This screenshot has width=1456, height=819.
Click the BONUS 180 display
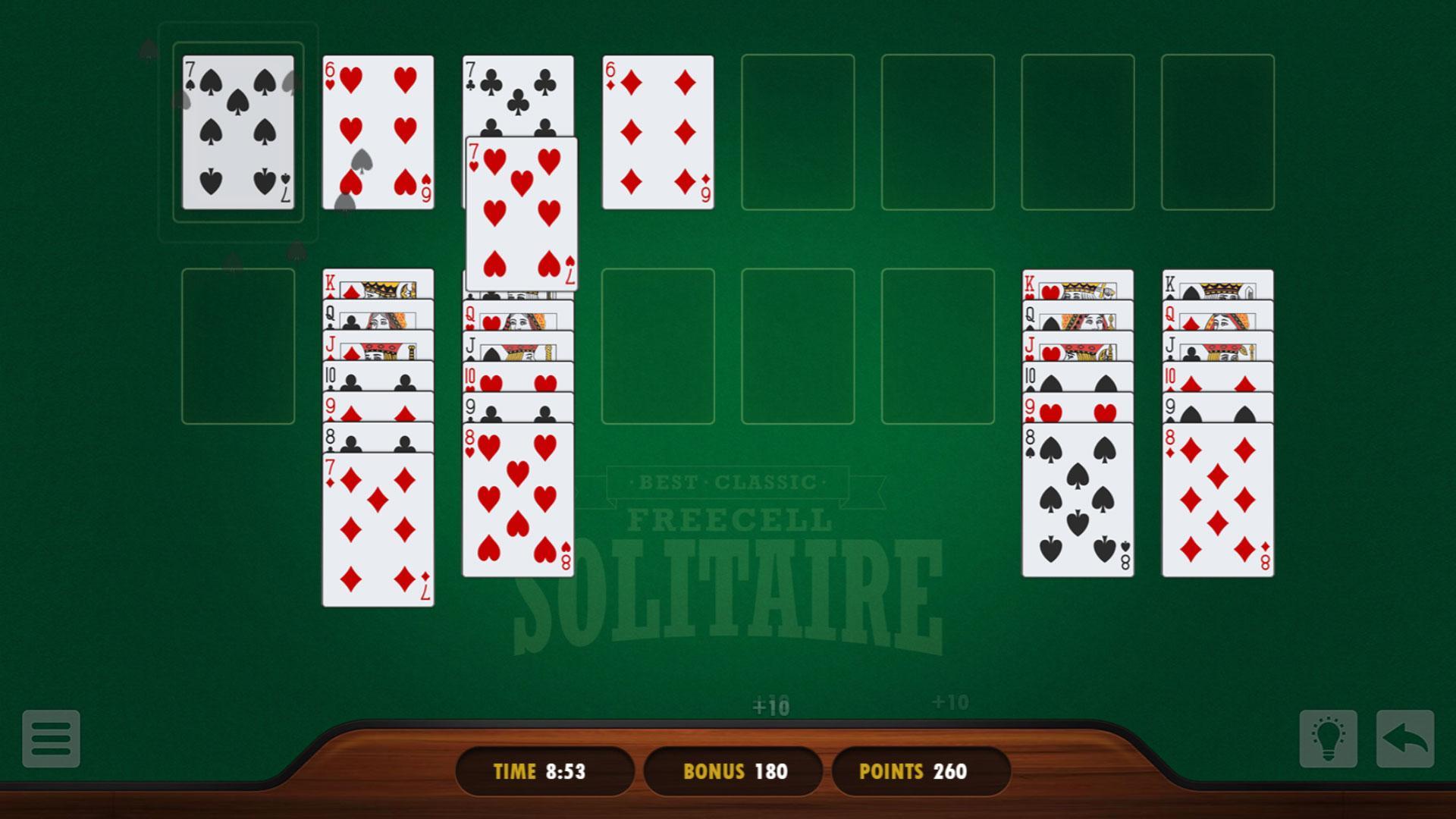[x=732, y=770]
